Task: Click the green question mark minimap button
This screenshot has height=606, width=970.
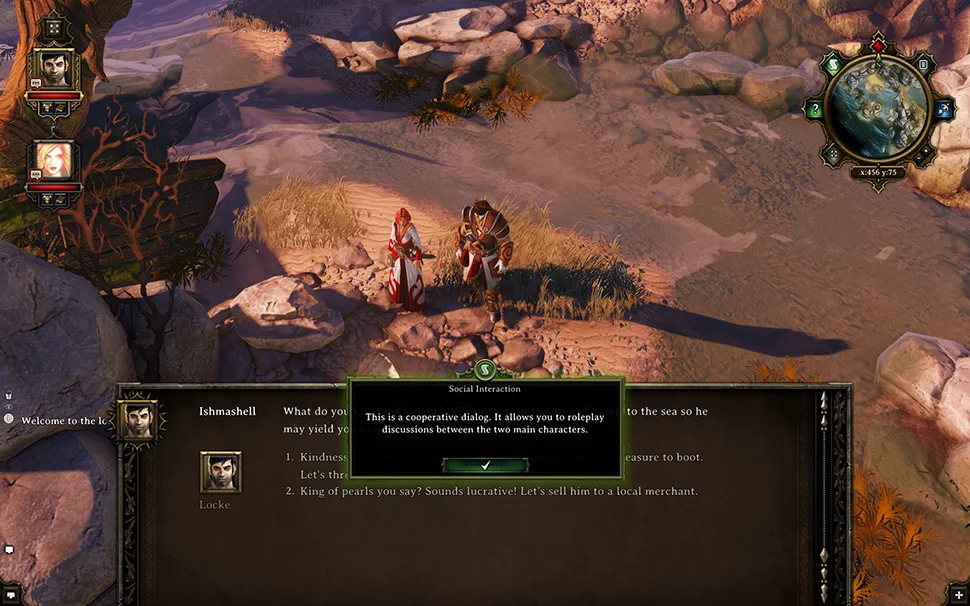Action: (815, 110)
